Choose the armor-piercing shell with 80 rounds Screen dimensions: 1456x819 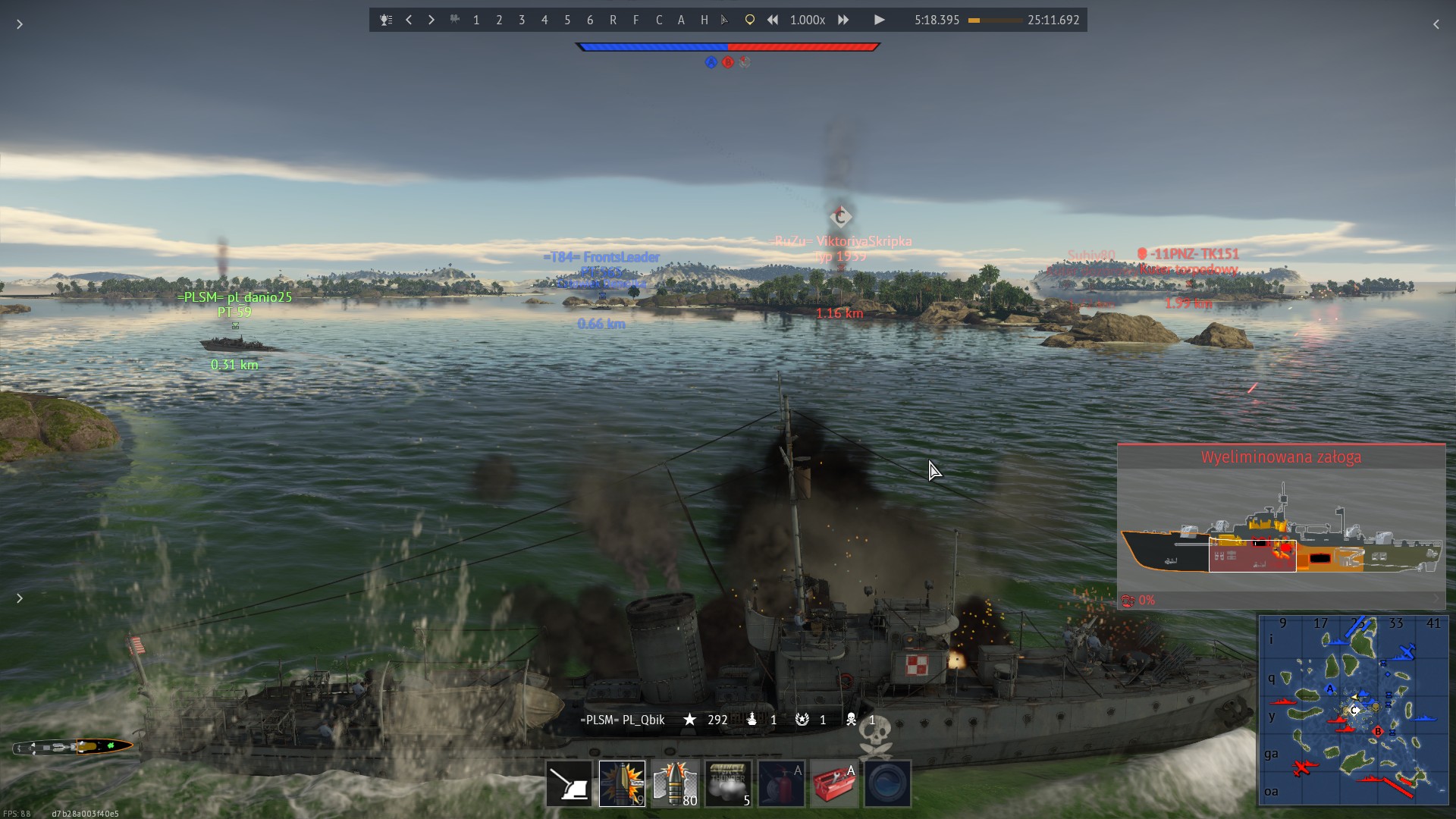[x=675, y=783]
